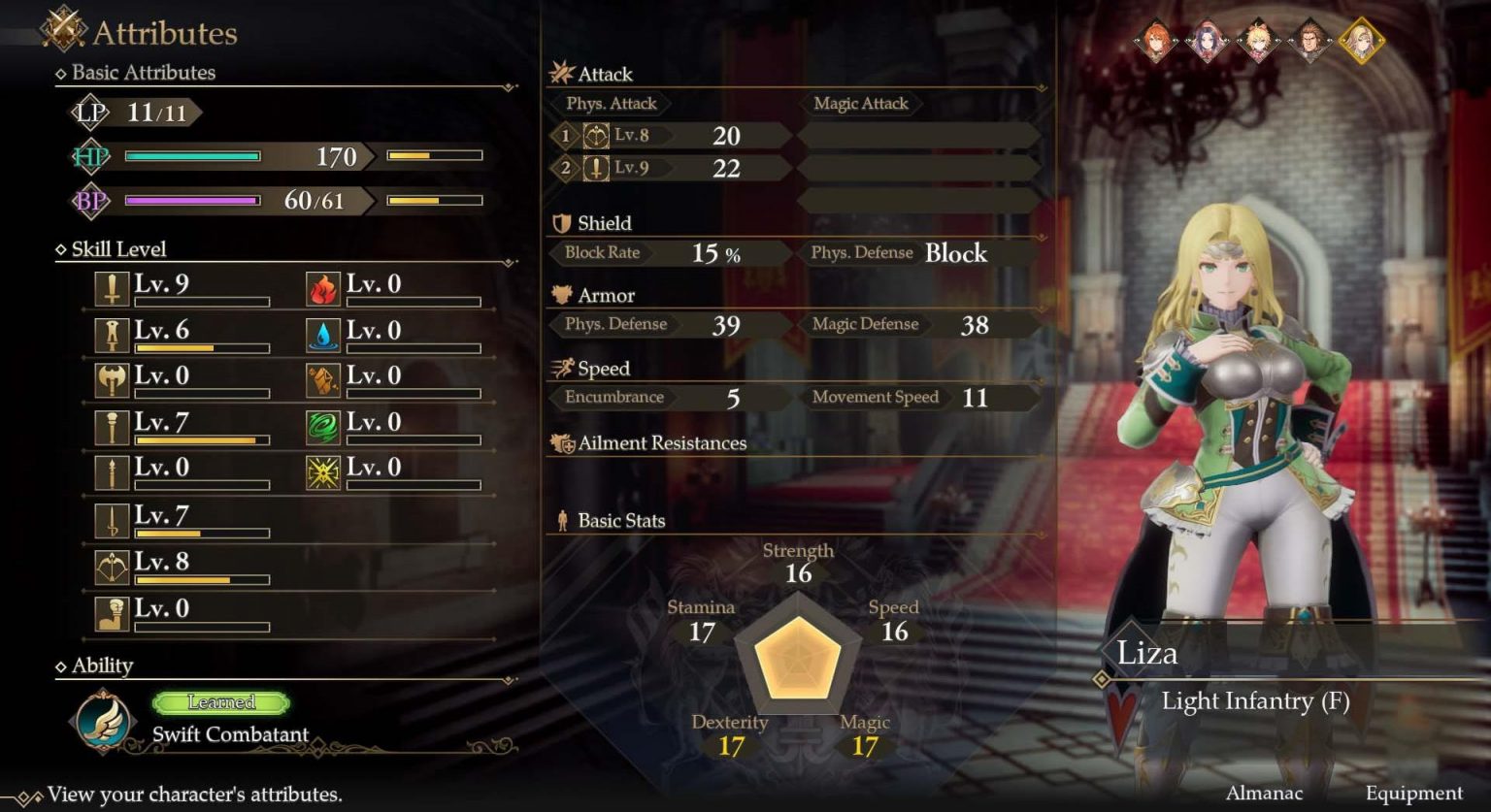This screenshot has width=1491, height=812.
Task: Choose the yellow light magic icon
Action: 323,472
